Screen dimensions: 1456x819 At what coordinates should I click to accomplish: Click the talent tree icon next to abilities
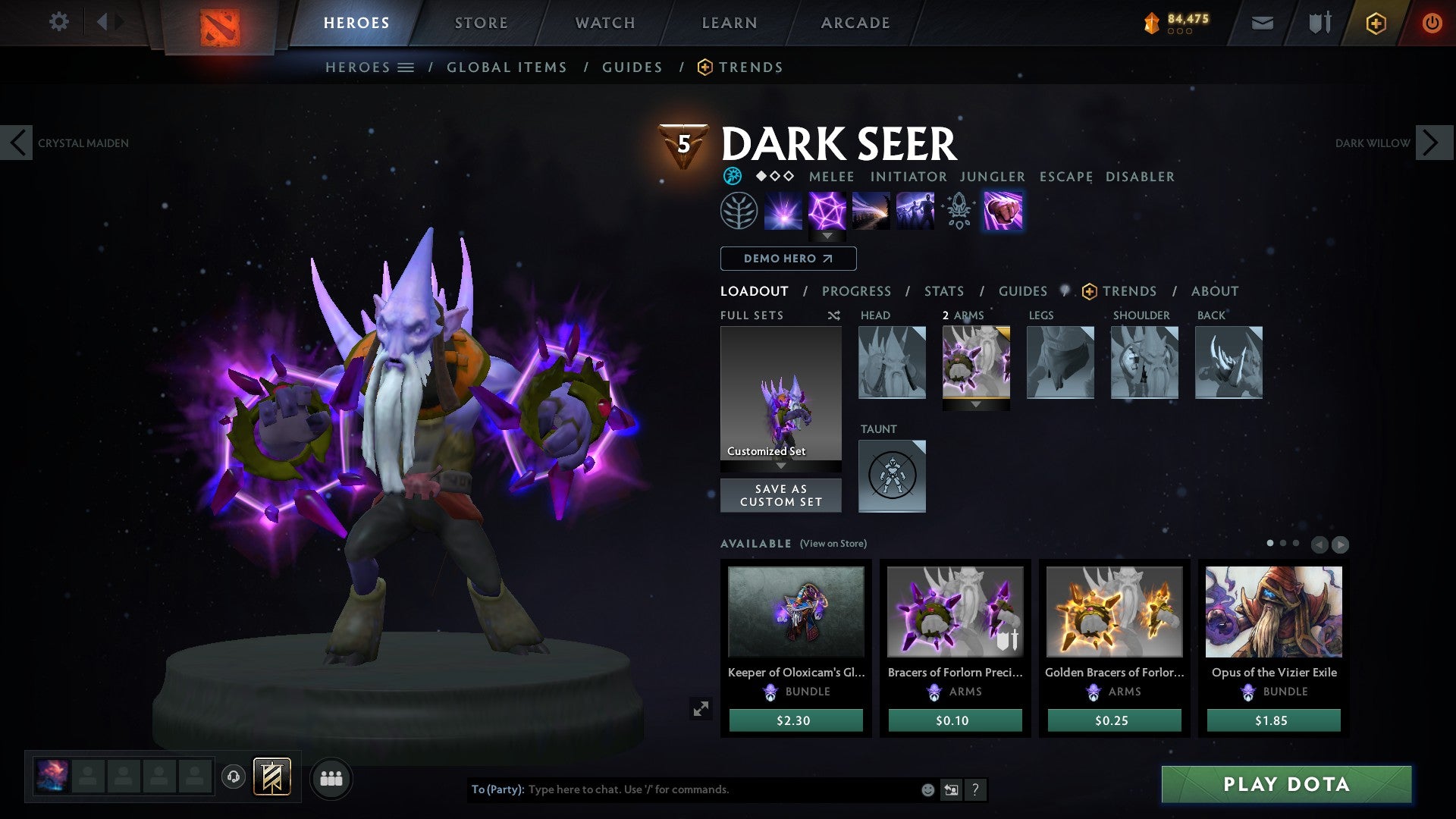pyautogui.click(x=739, y=211)
